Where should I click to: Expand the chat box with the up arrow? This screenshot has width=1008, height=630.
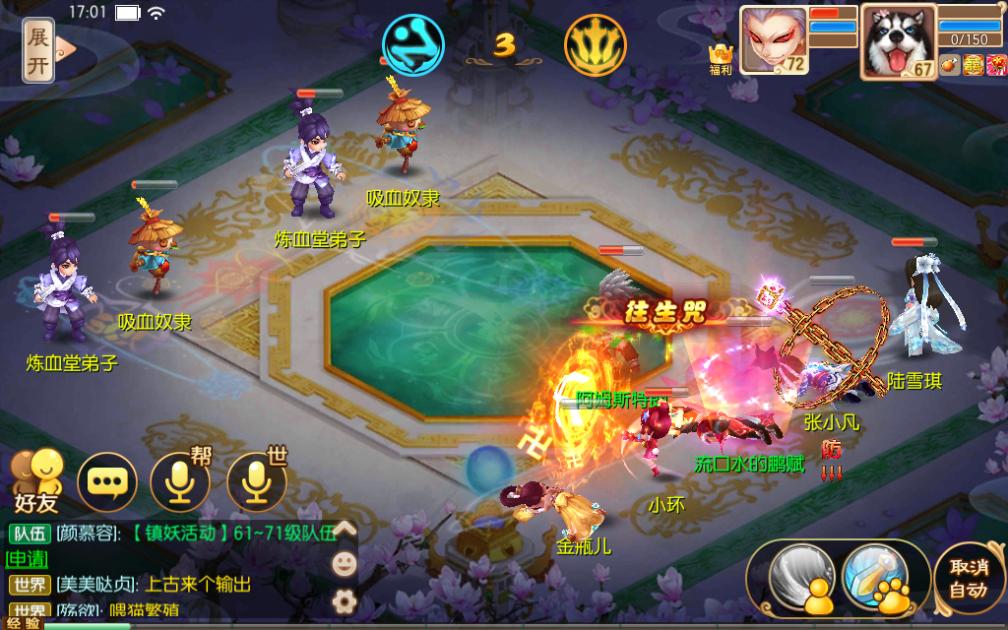coord(344,529)
